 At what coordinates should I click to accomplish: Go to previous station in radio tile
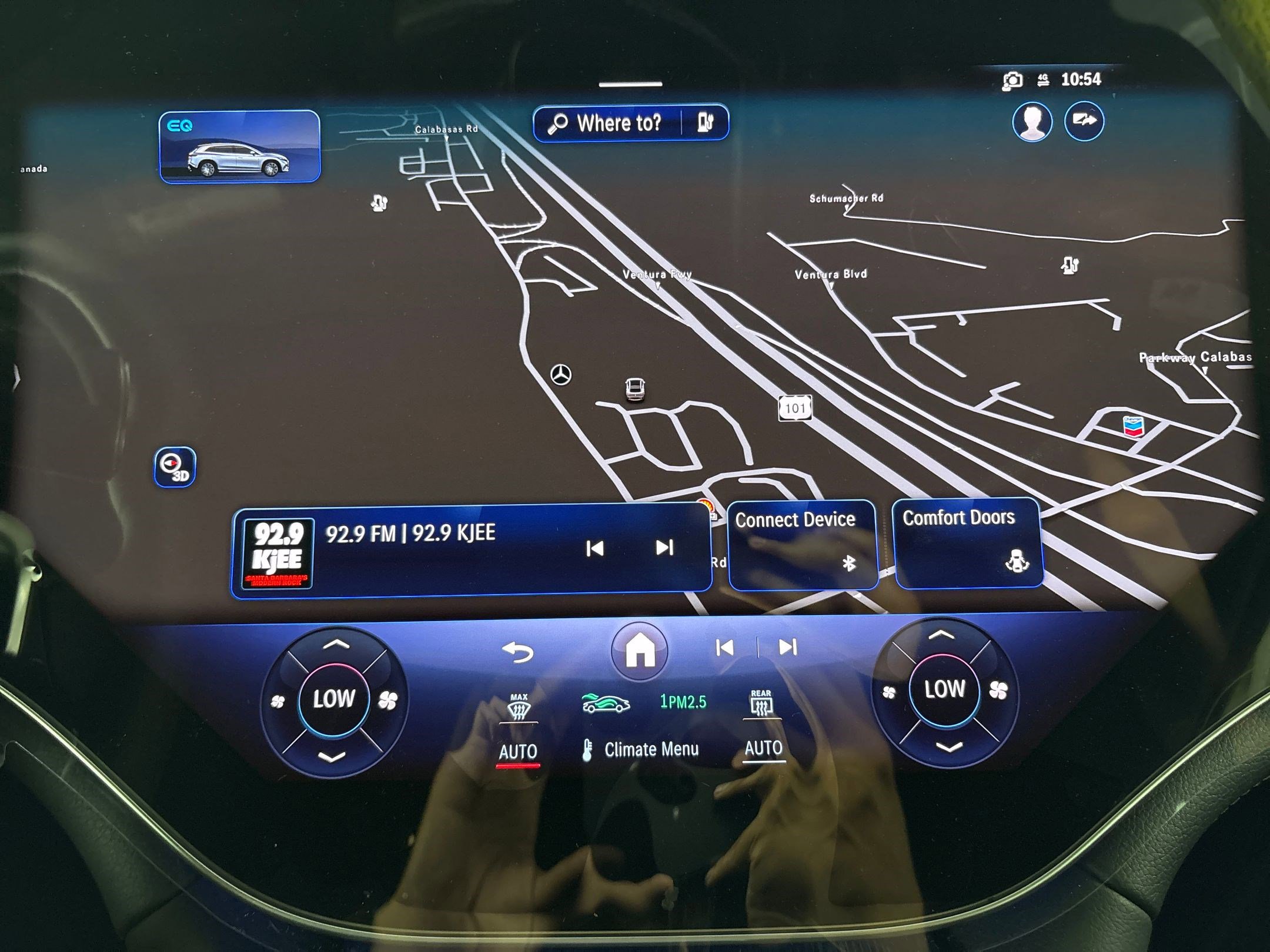pos(595,549)
